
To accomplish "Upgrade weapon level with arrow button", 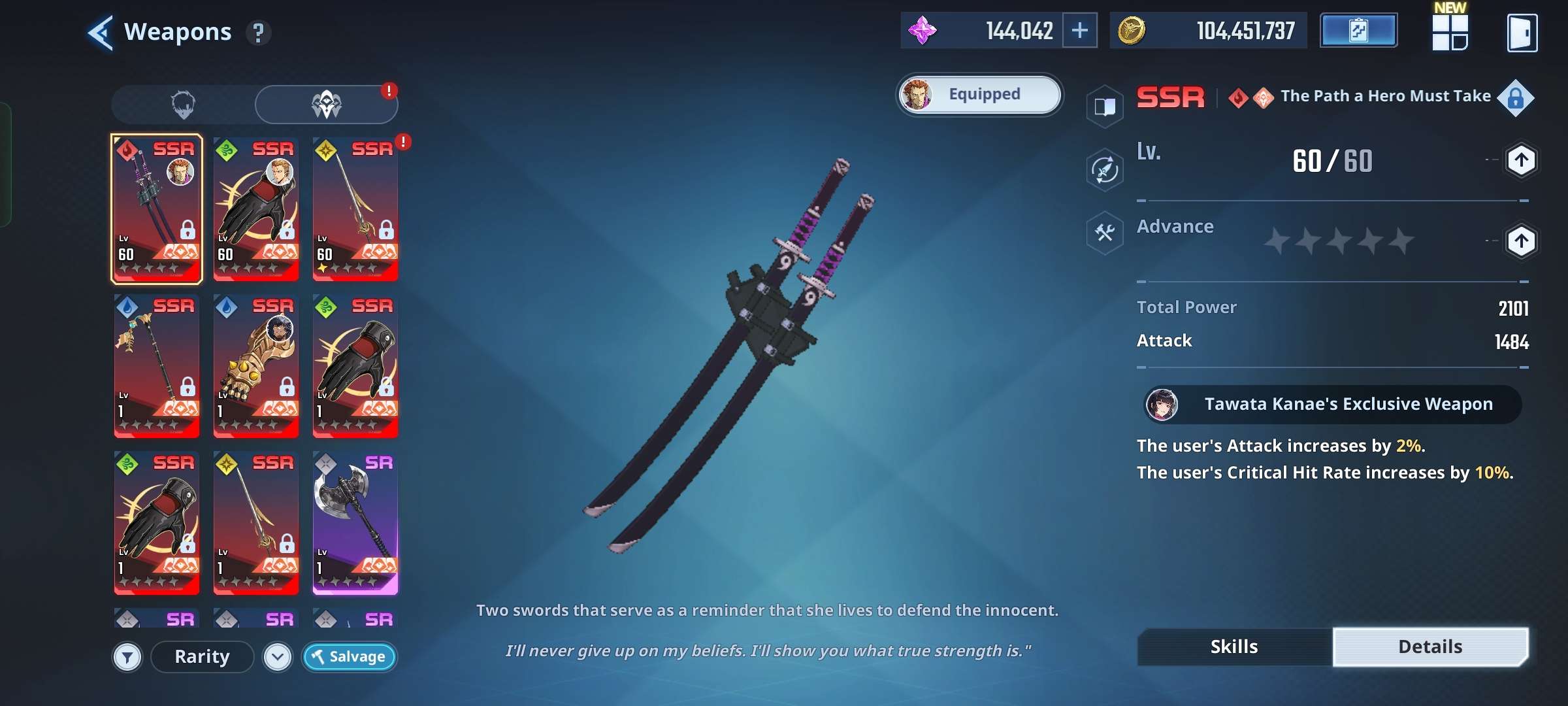I will click(x=1521, y=160).
